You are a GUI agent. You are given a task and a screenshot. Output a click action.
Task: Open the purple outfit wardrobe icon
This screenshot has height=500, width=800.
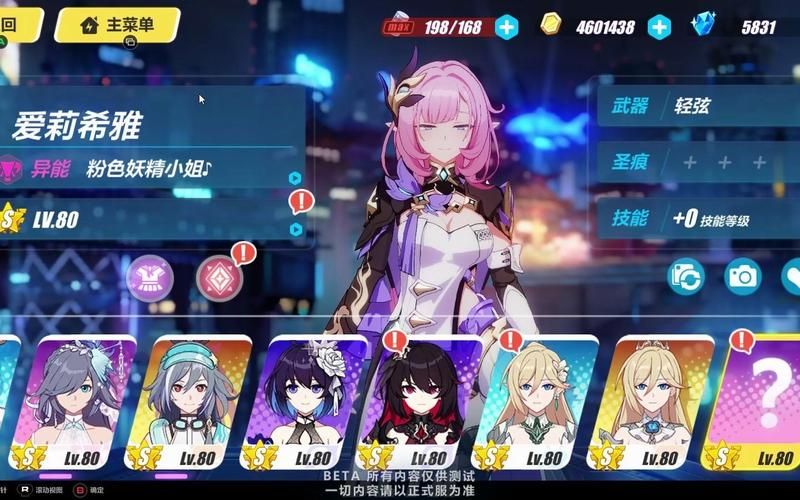(150, 279)
